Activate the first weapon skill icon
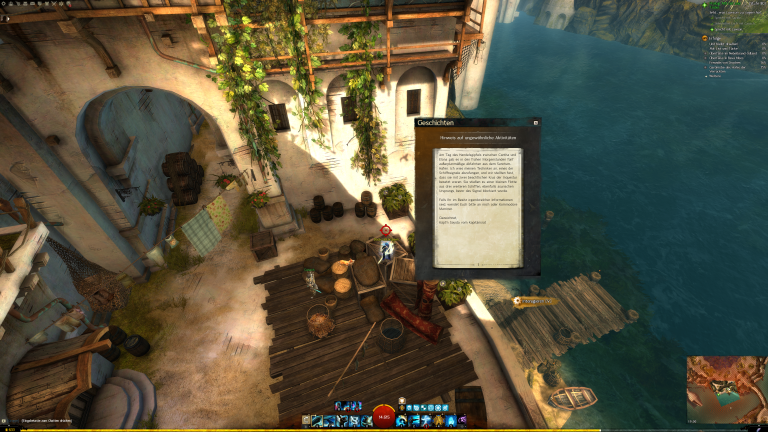 tap(316, 421)
